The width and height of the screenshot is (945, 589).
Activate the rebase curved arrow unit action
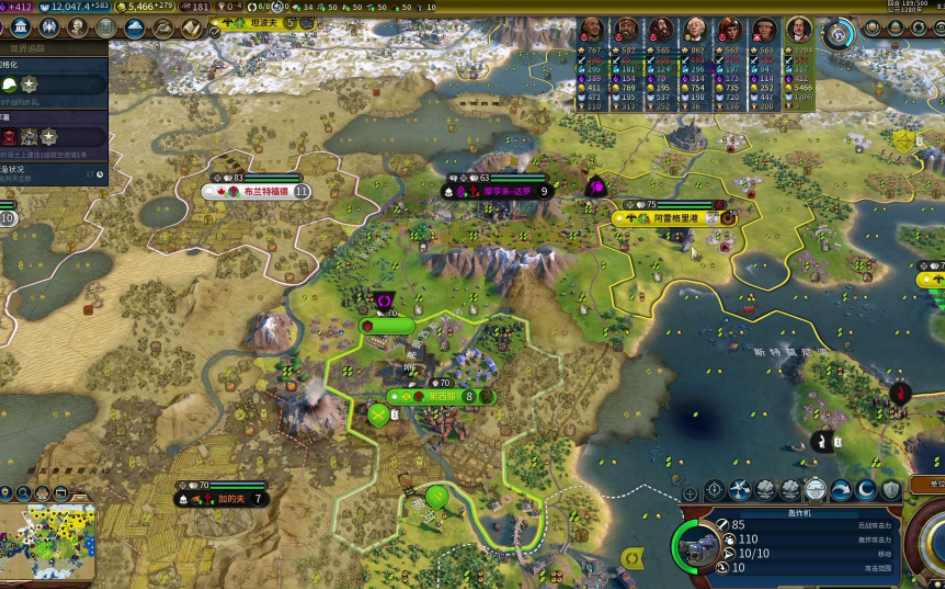click(841, 490)
